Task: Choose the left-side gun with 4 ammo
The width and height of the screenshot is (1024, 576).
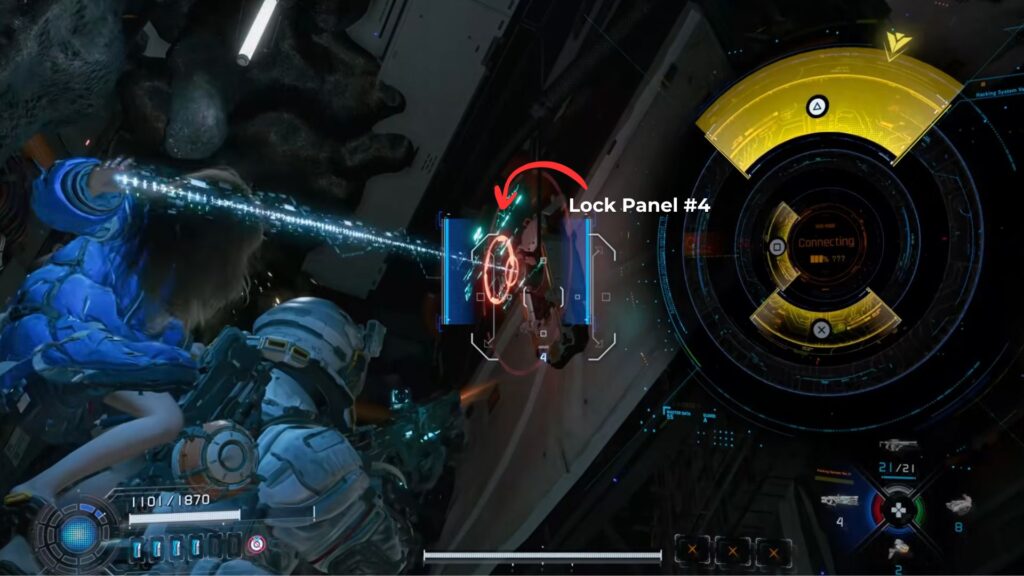Action: coord(838,500)
